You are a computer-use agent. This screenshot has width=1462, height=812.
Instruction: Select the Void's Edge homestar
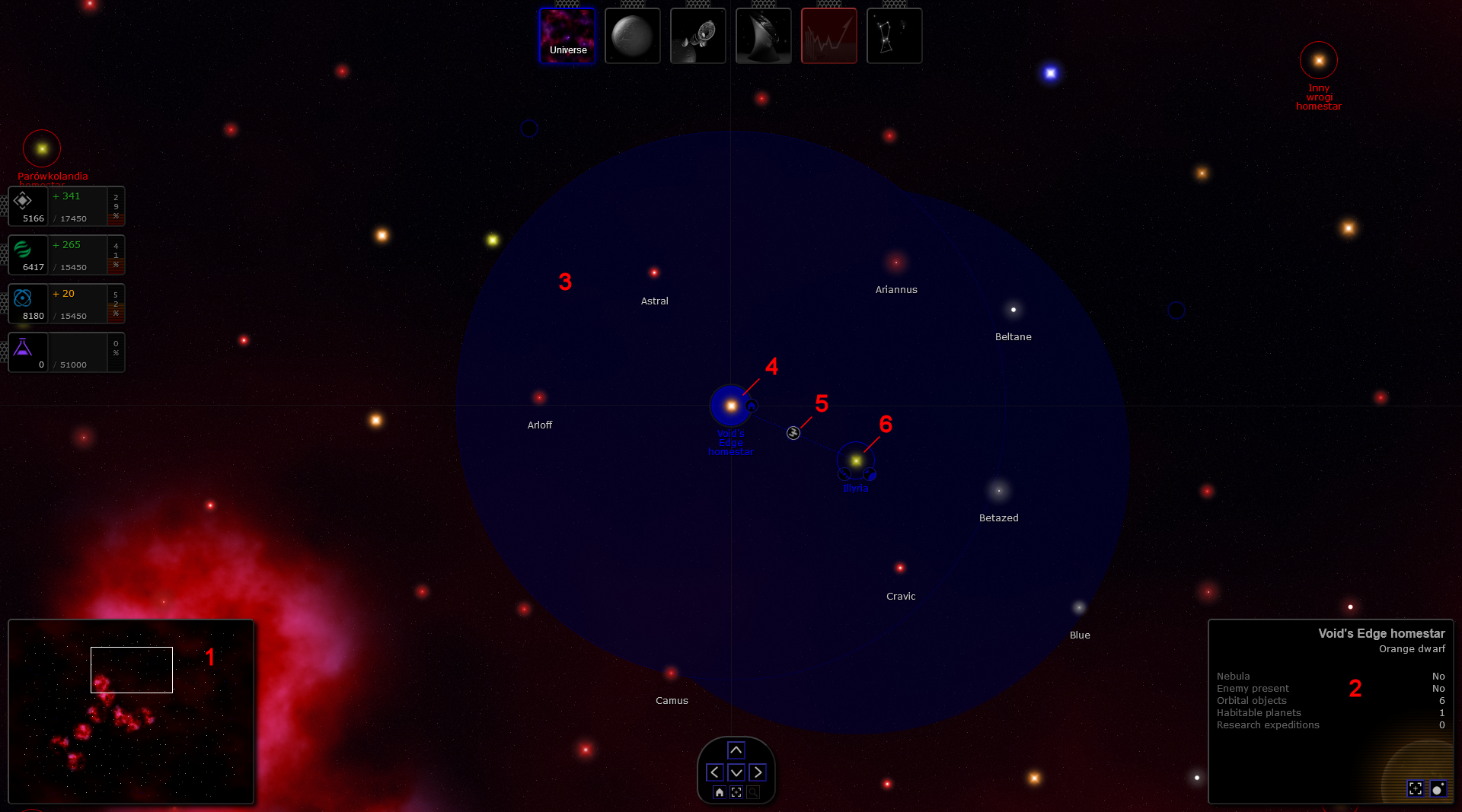pyautogui.click(x=731, y=406)
